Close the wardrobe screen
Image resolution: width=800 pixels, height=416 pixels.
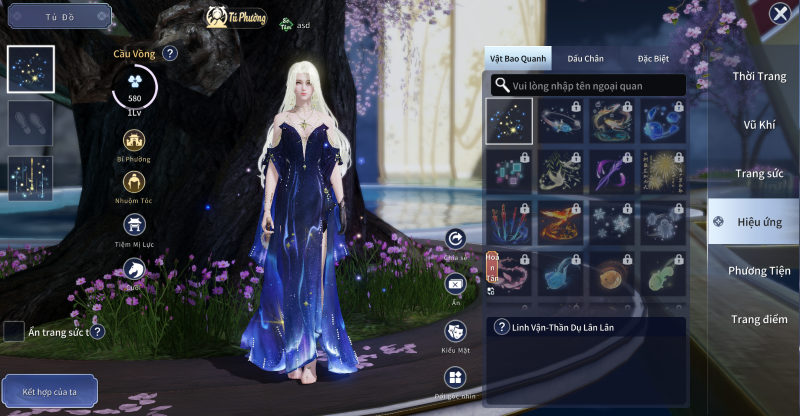[x=780, y=13]
